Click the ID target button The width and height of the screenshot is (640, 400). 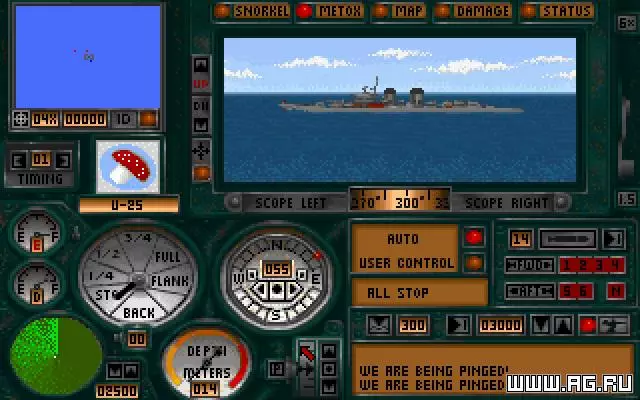pyautogui.click(x=123, y=118)
